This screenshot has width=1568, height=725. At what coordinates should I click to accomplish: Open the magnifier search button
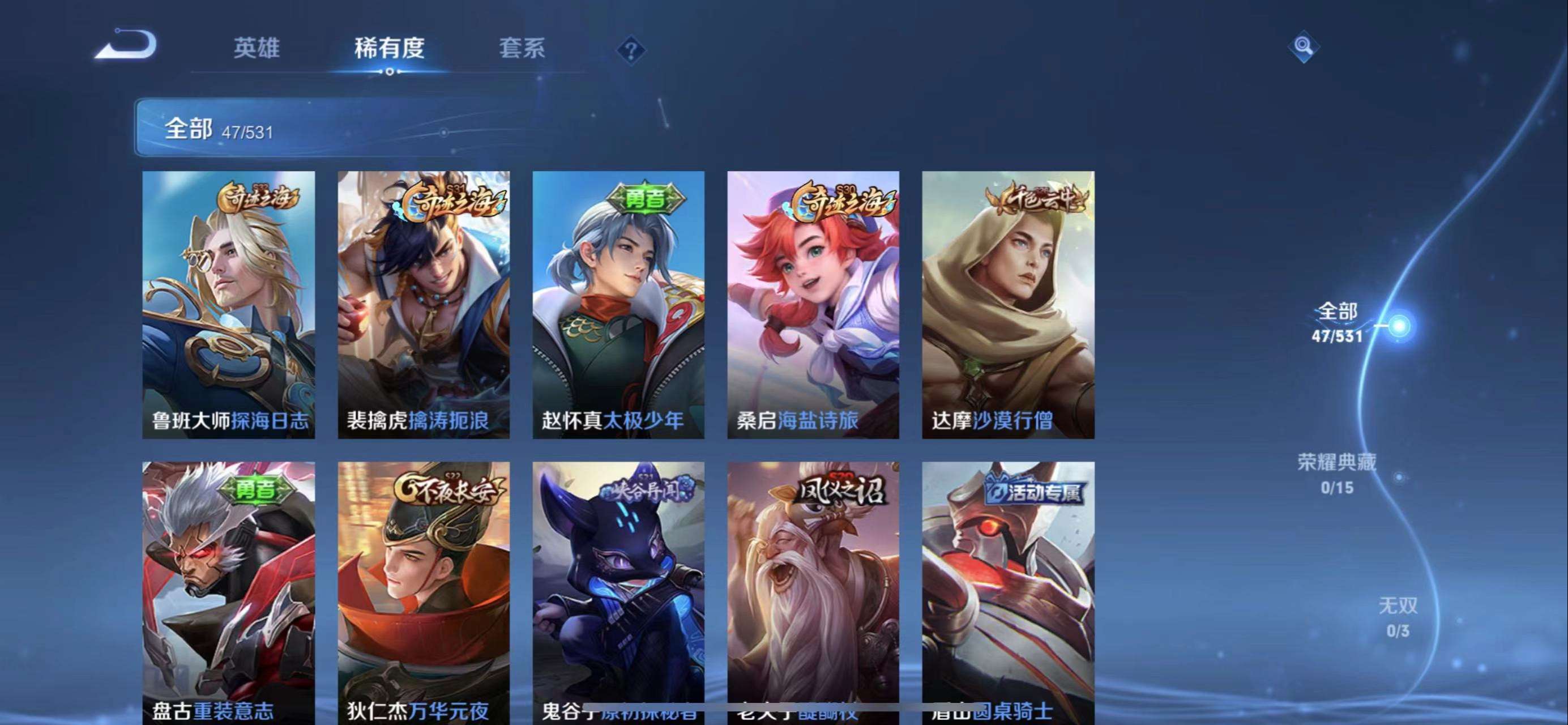[x=1303, y=46]
